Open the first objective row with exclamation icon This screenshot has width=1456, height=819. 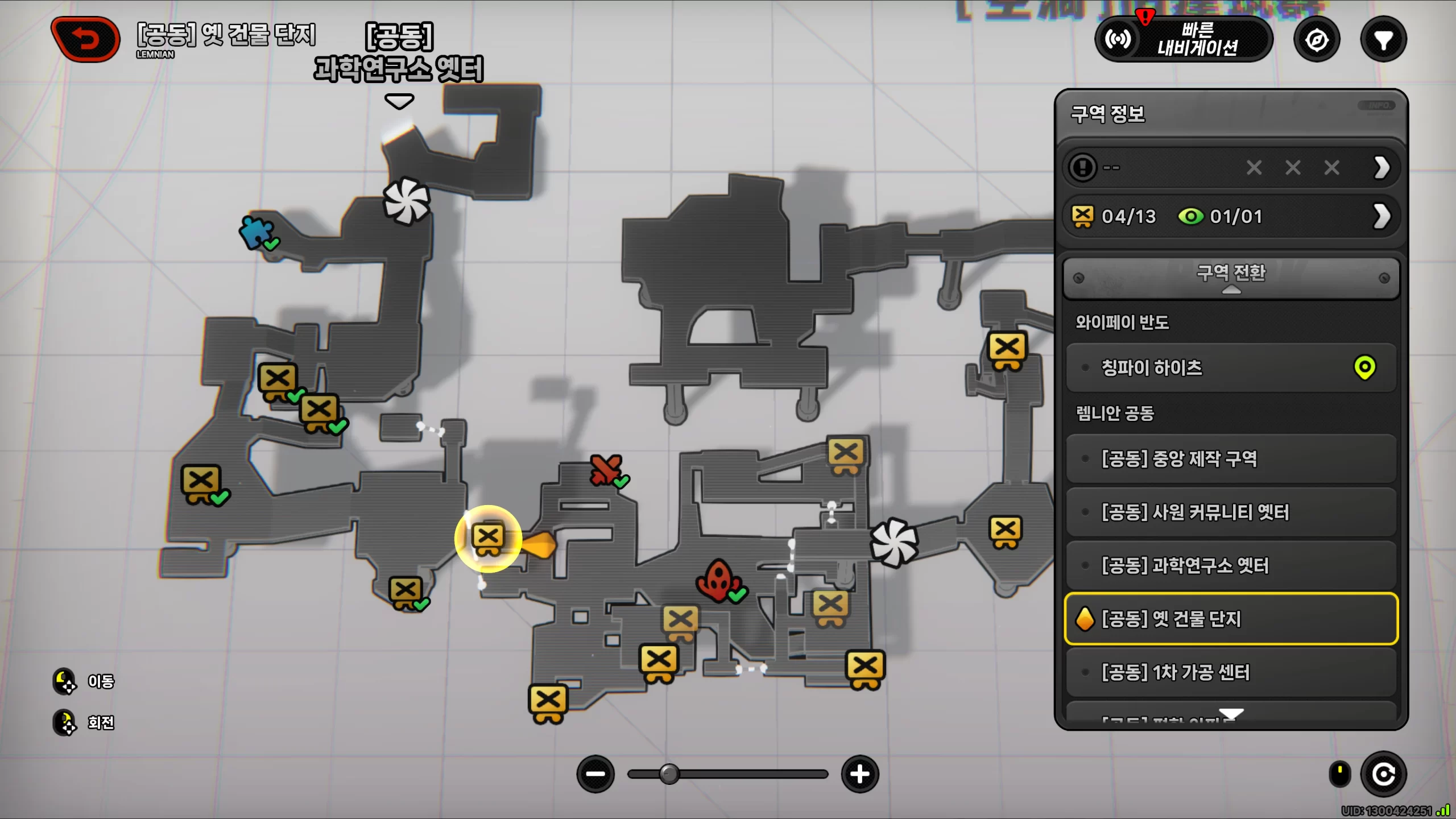(x=1231, y=168)
